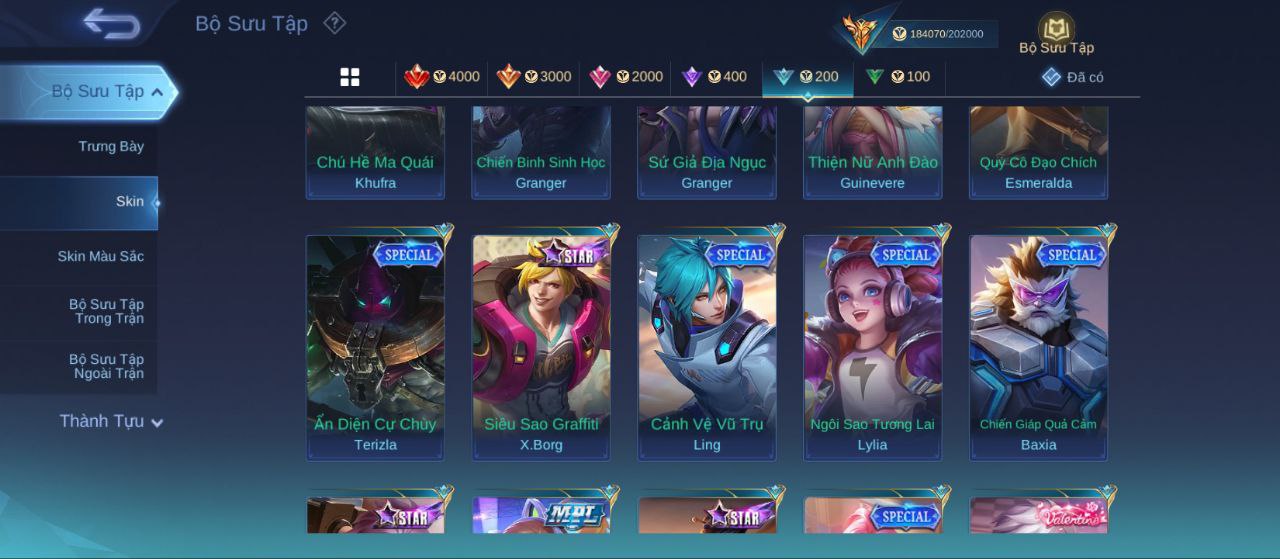This screenshot has height=559, width=1280.
Task: Select X.Borg Siêu Sao Graffiti skin card
Action: click(541, 345)
